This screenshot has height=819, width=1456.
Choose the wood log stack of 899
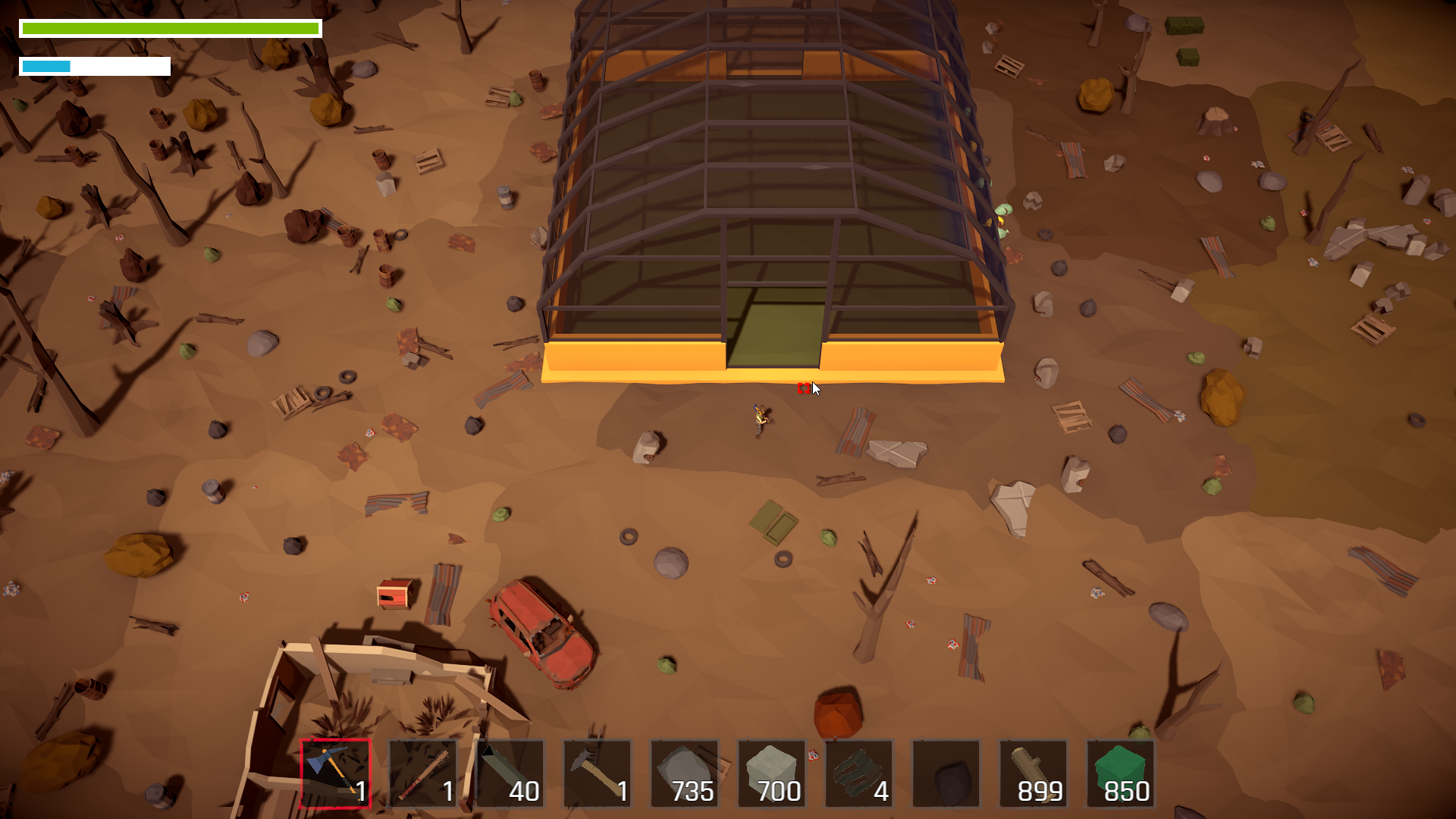click(x=1034, y=773)
